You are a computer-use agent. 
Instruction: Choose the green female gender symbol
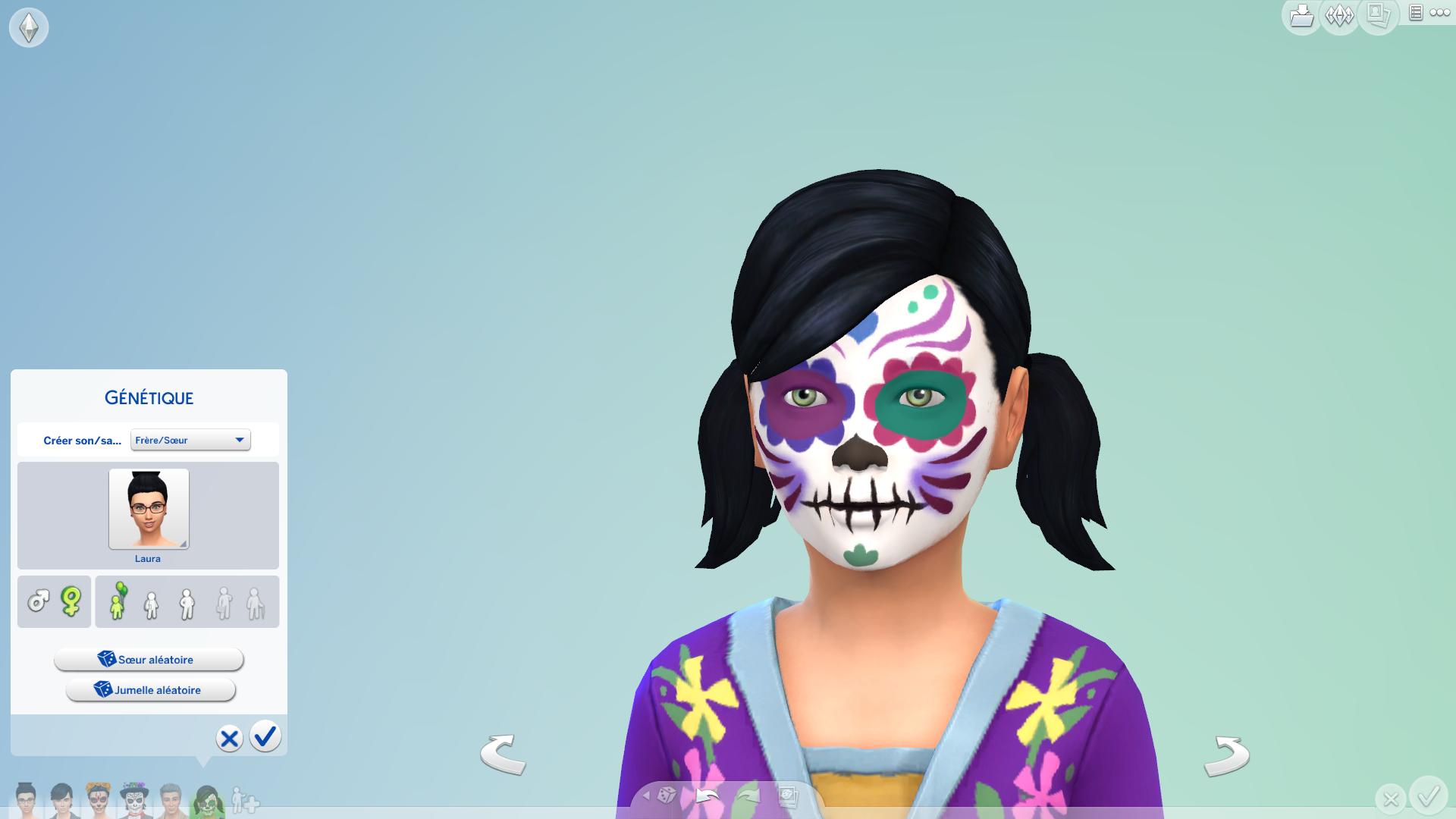point(71,602)
